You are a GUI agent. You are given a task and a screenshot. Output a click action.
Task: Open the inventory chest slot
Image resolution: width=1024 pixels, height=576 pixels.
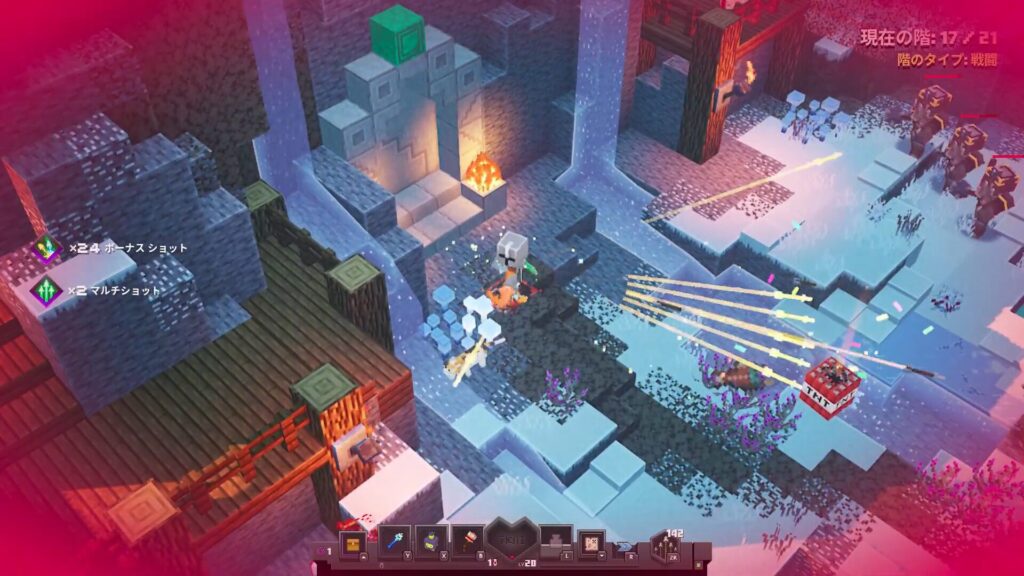351,542
